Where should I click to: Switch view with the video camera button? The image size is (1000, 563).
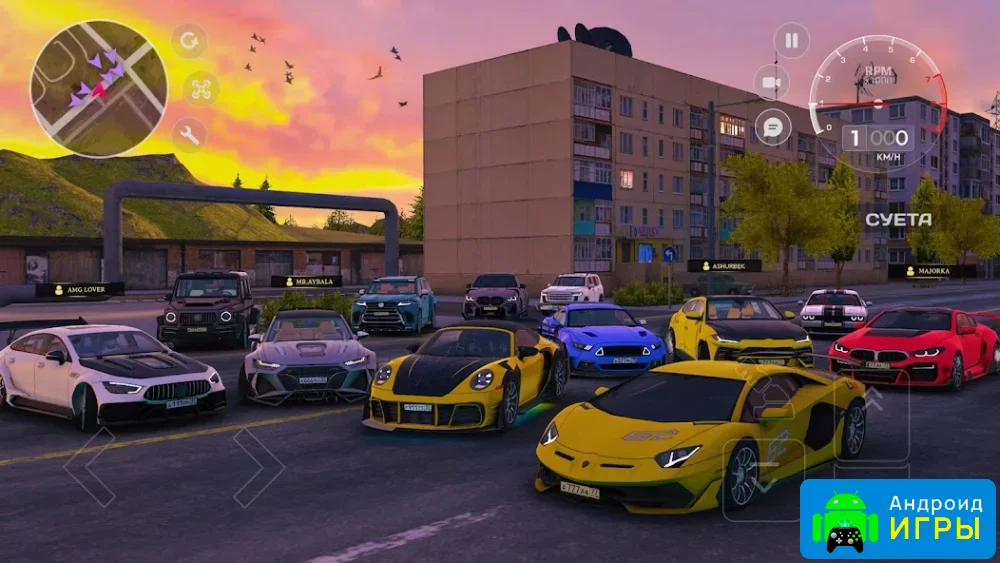click(771, 82)
